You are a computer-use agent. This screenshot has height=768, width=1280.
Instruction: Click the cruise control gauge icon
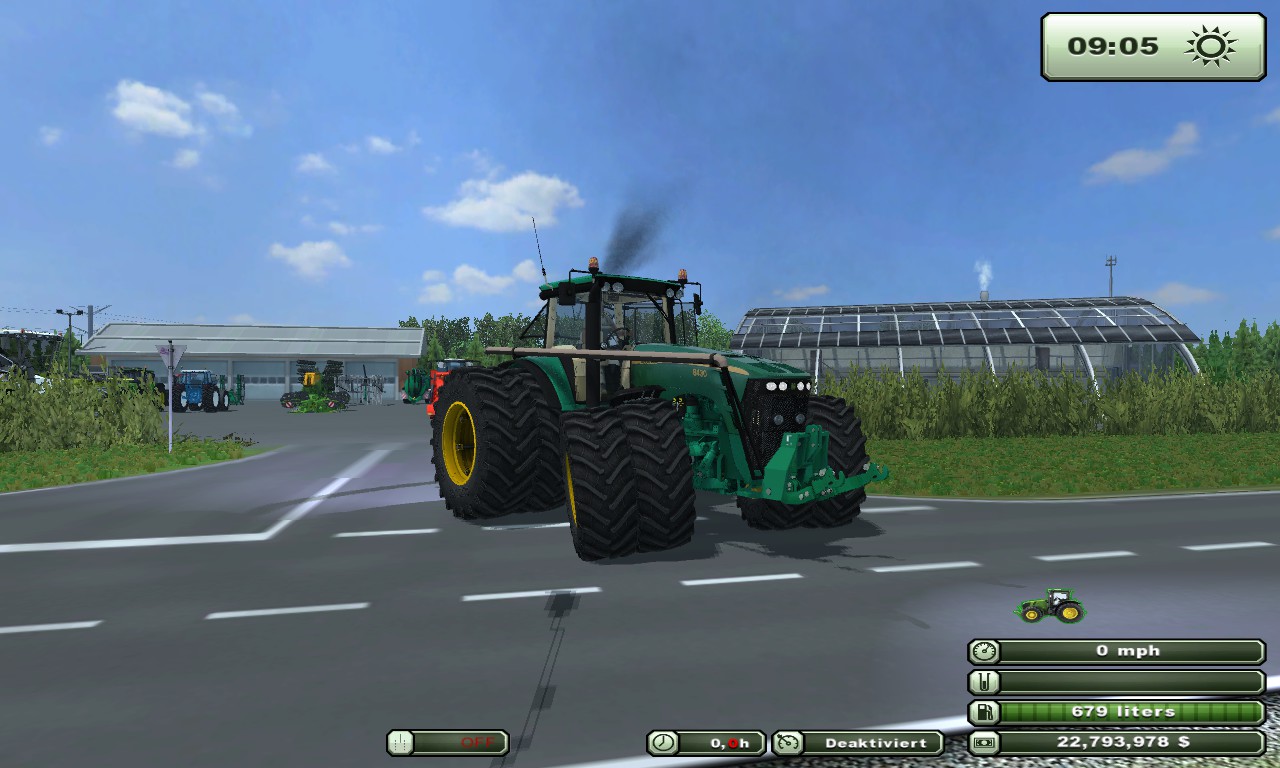789,743
